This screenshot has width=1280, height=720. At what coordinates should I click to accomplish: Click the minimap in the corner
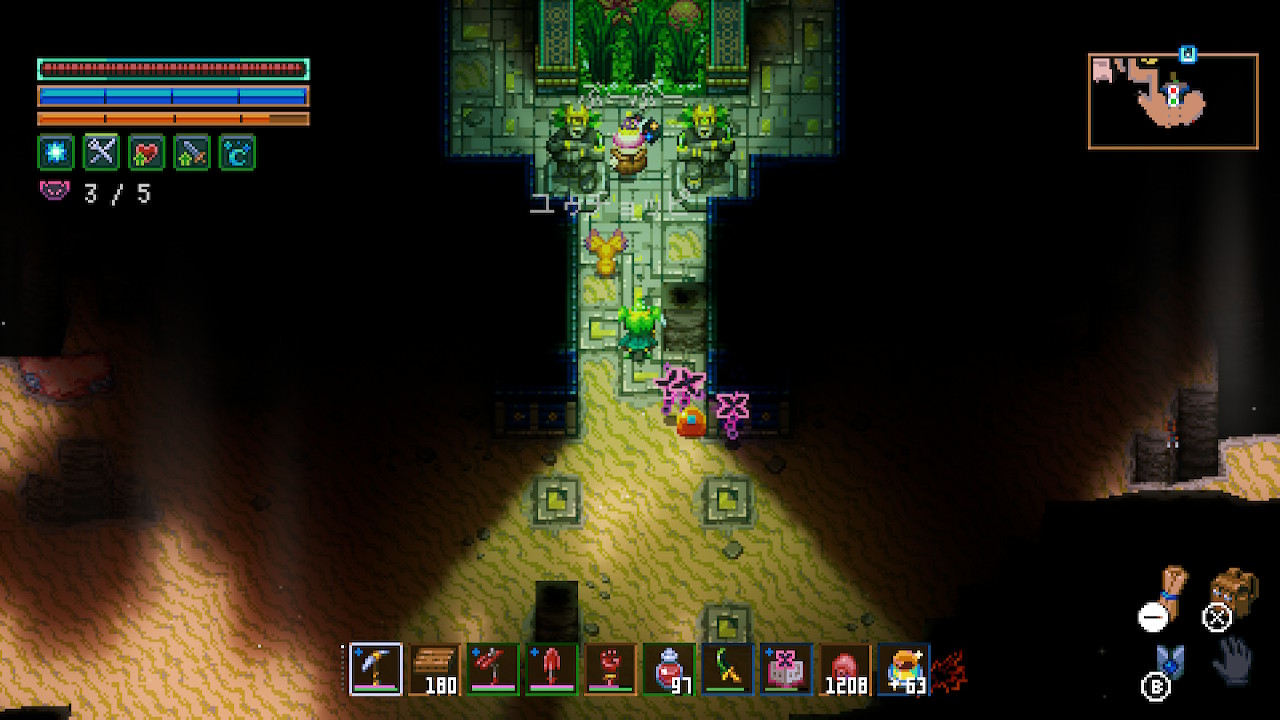(1172, 101)
